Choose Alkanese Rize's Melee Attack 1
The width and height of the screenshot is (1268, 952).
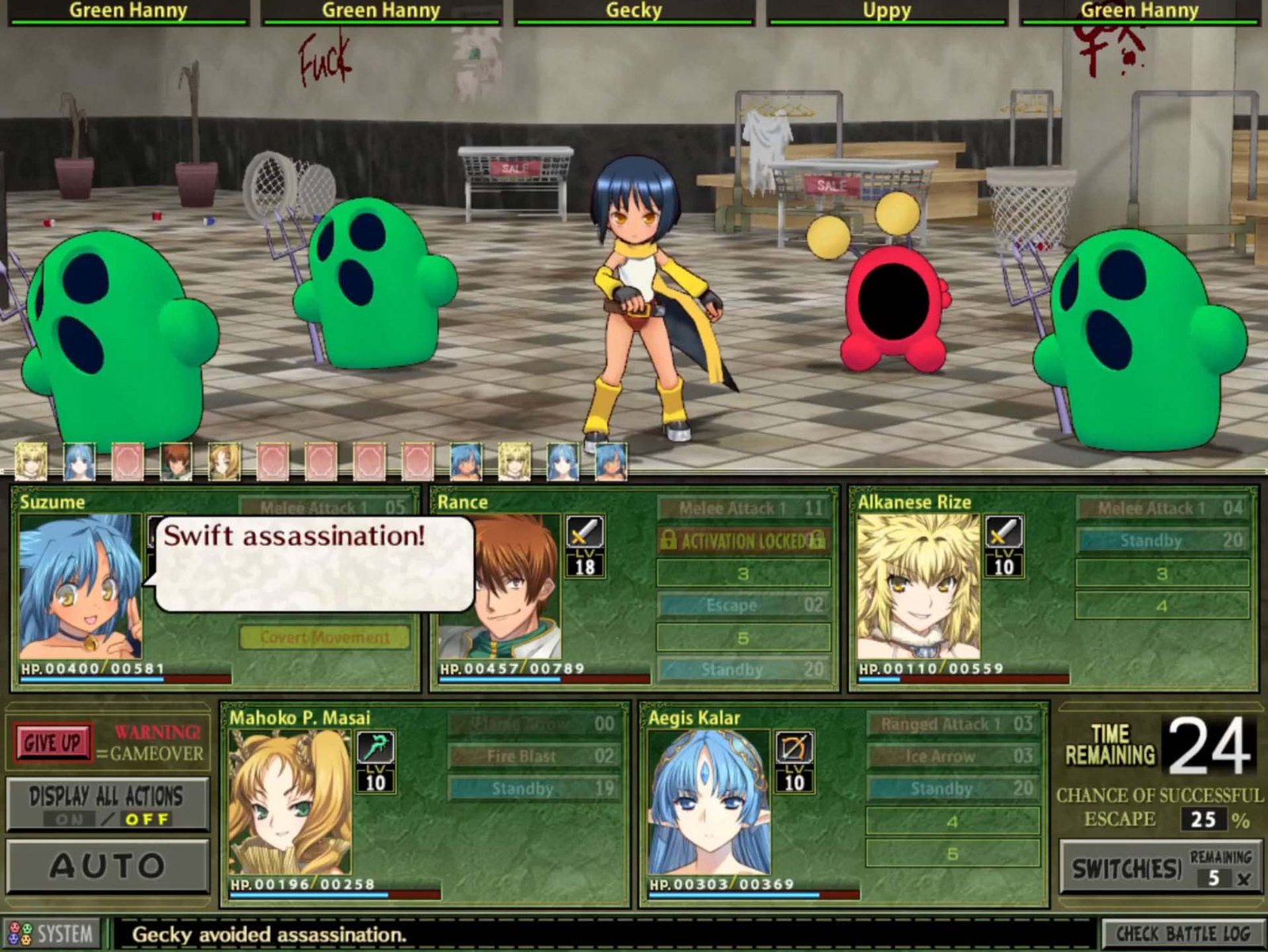(x=1162, y=508)
